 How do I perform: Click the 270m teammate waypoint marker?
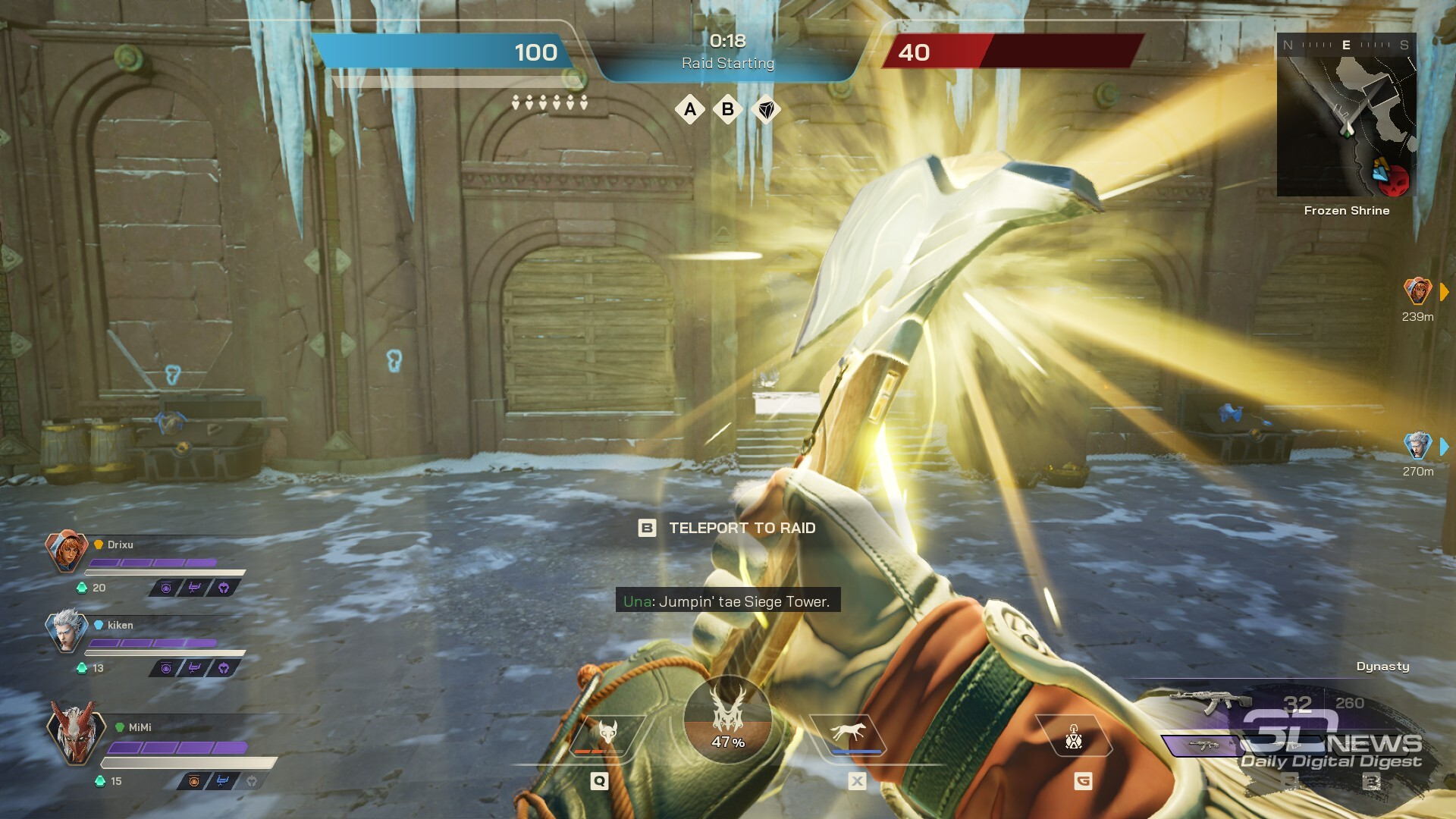(1417, 446)
